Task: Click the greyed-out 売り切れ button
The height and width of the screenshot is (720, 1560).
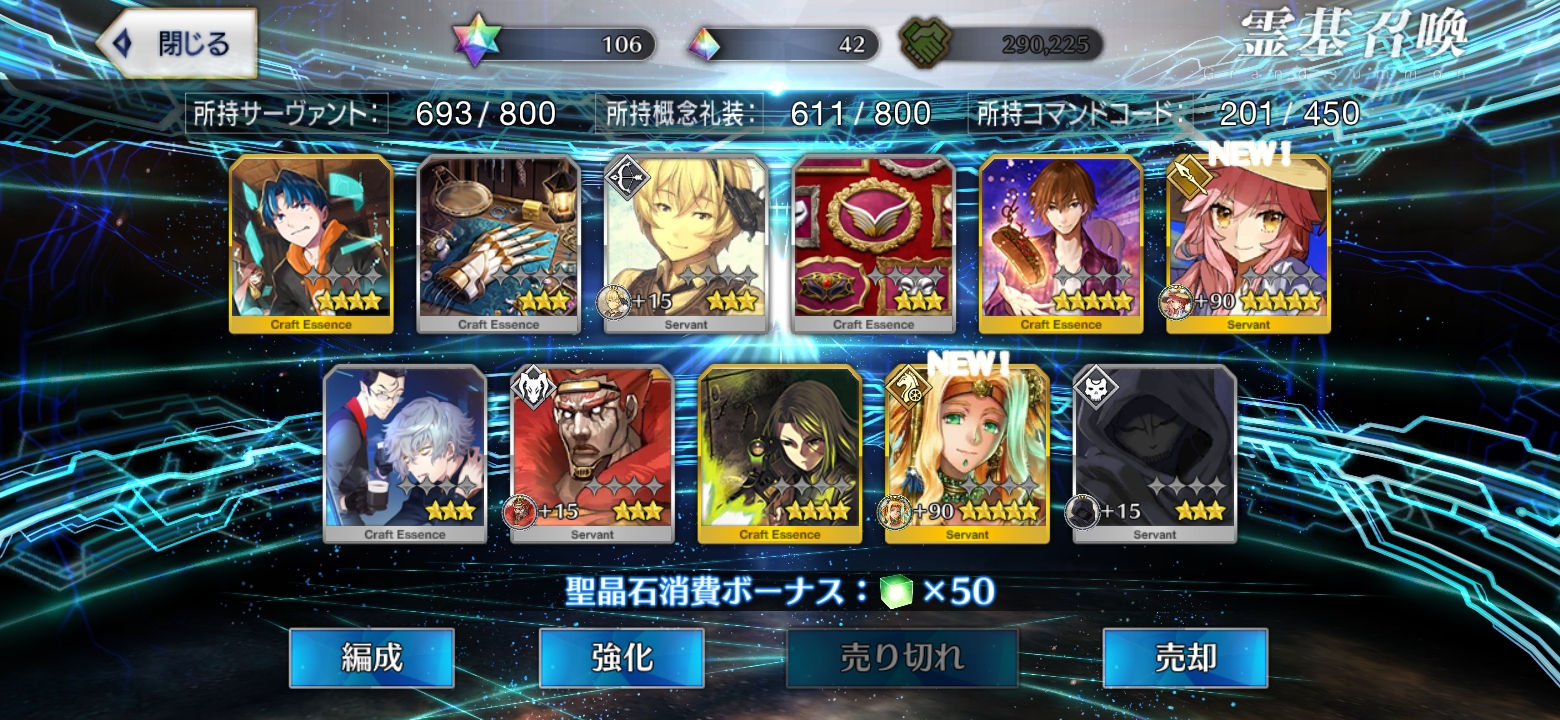Action: 902,657
